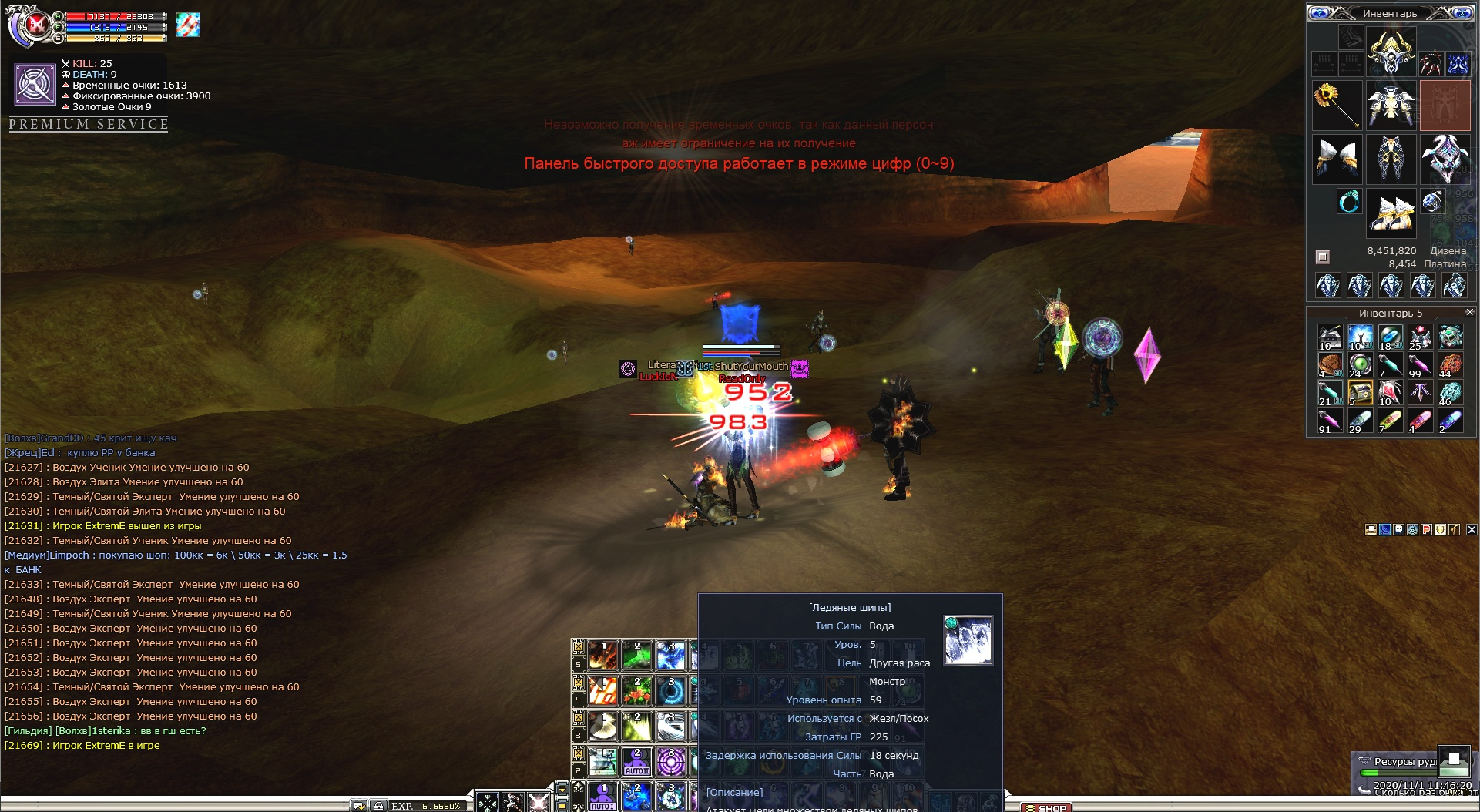Select the orange ore stack of 44
Viewport: 1480px width, 812px height.
pos(1450,364)
